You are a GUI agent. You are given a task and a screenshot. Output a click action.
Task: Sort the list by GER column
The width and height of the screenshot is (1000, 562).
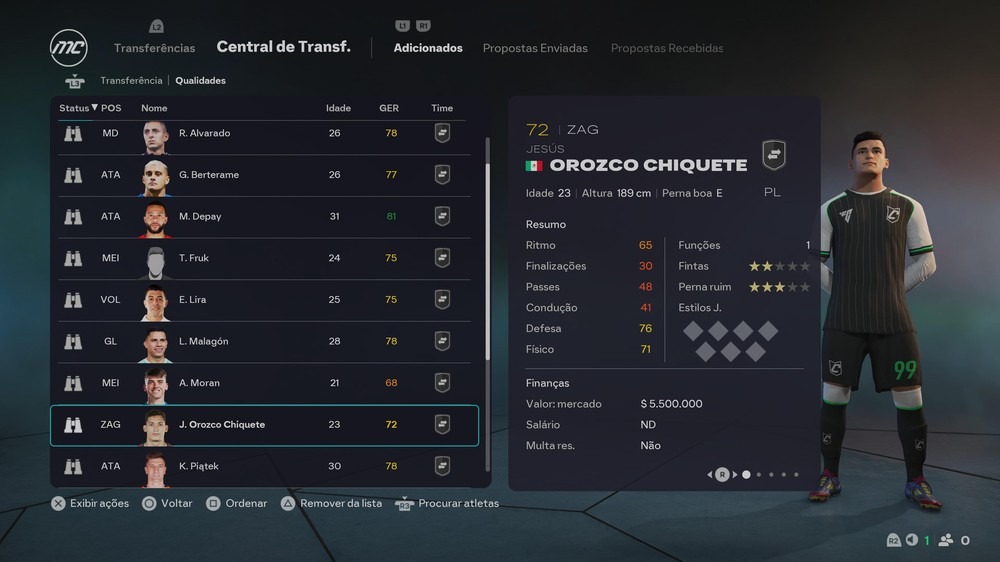tap(389, 108)
